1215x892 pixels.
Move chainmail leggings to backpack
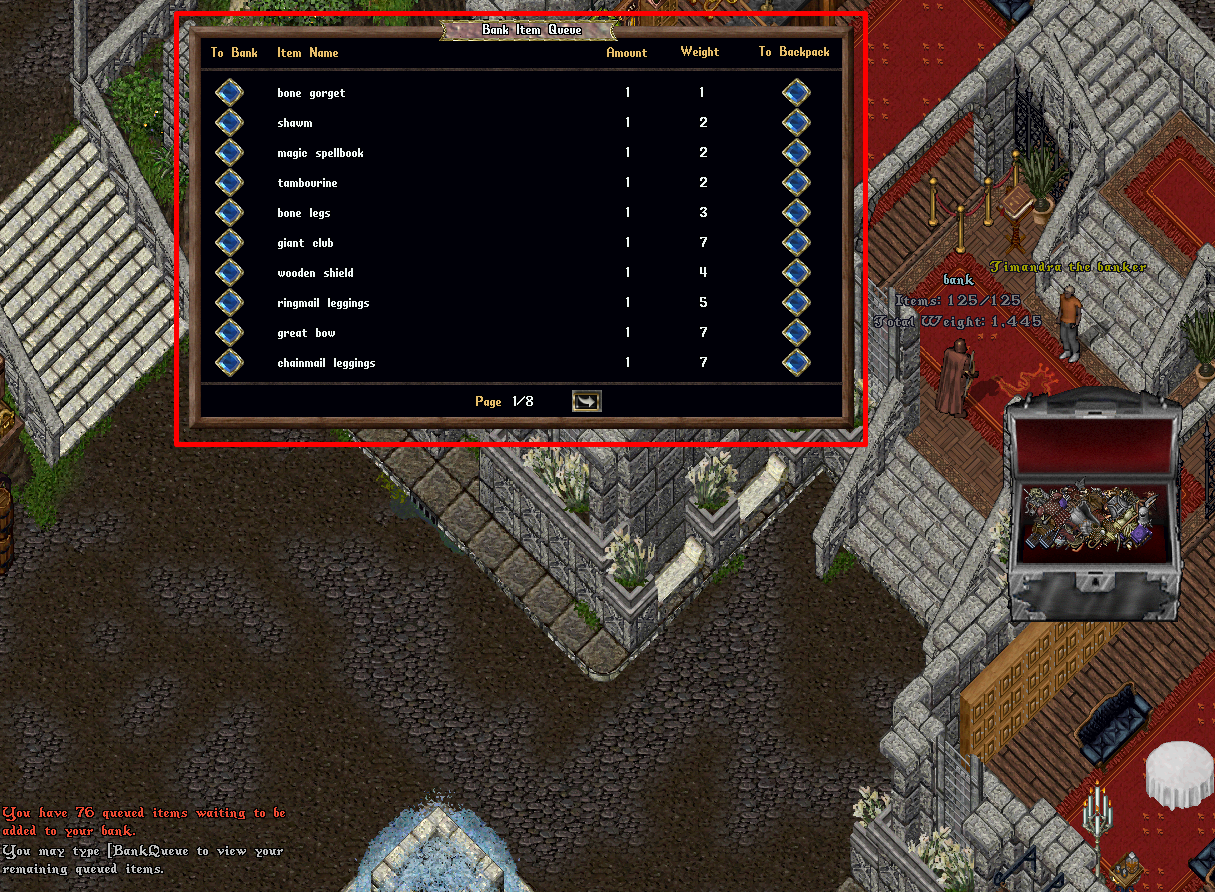(796, 363)
